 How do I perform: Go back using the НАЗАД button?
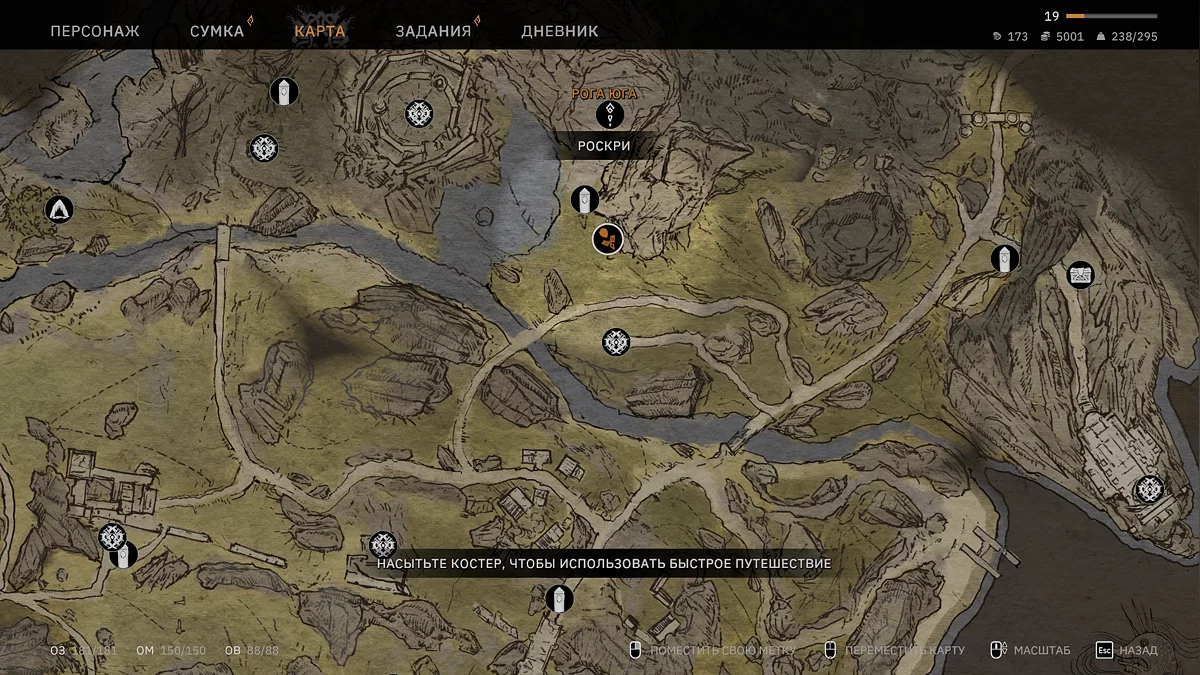tap(1126, 650)
